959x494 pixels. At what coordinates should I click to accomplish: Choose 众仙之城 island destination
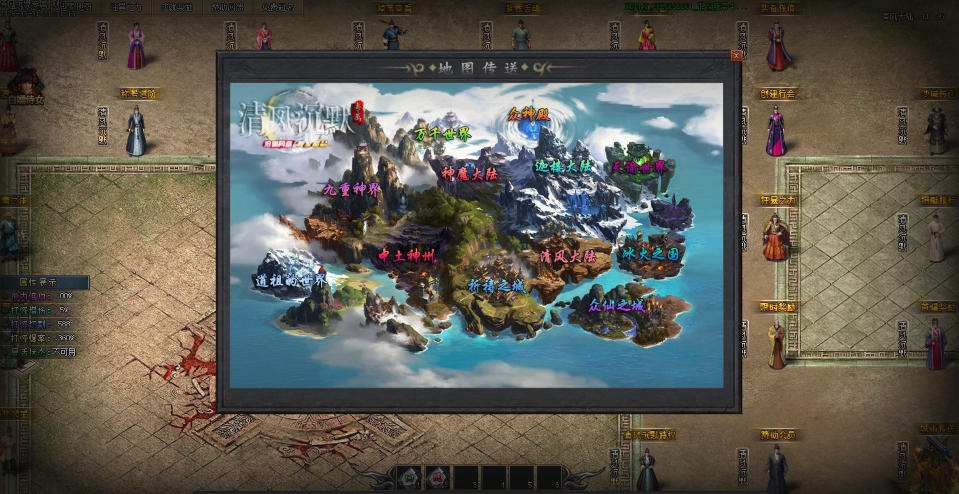[x=617, y=306]
